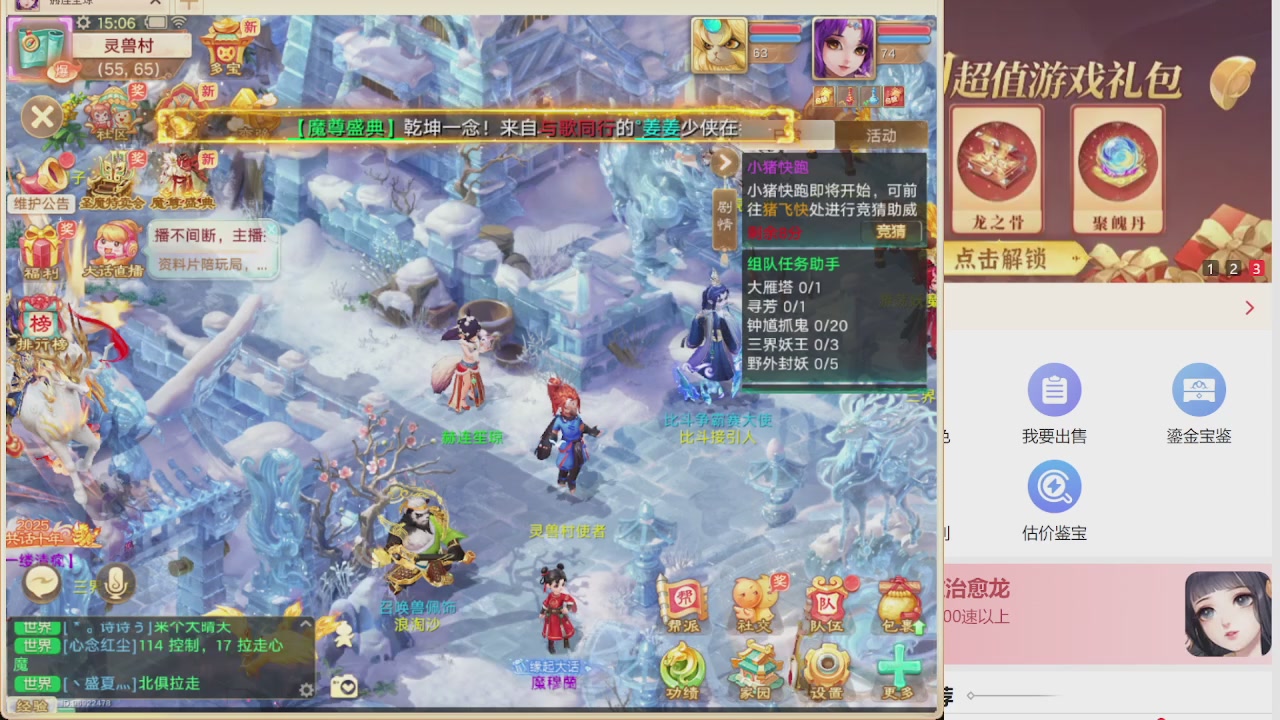Open the red arrow expander in trade panel
Screen dimensions: 1280x720
[x=1249, y=308]
